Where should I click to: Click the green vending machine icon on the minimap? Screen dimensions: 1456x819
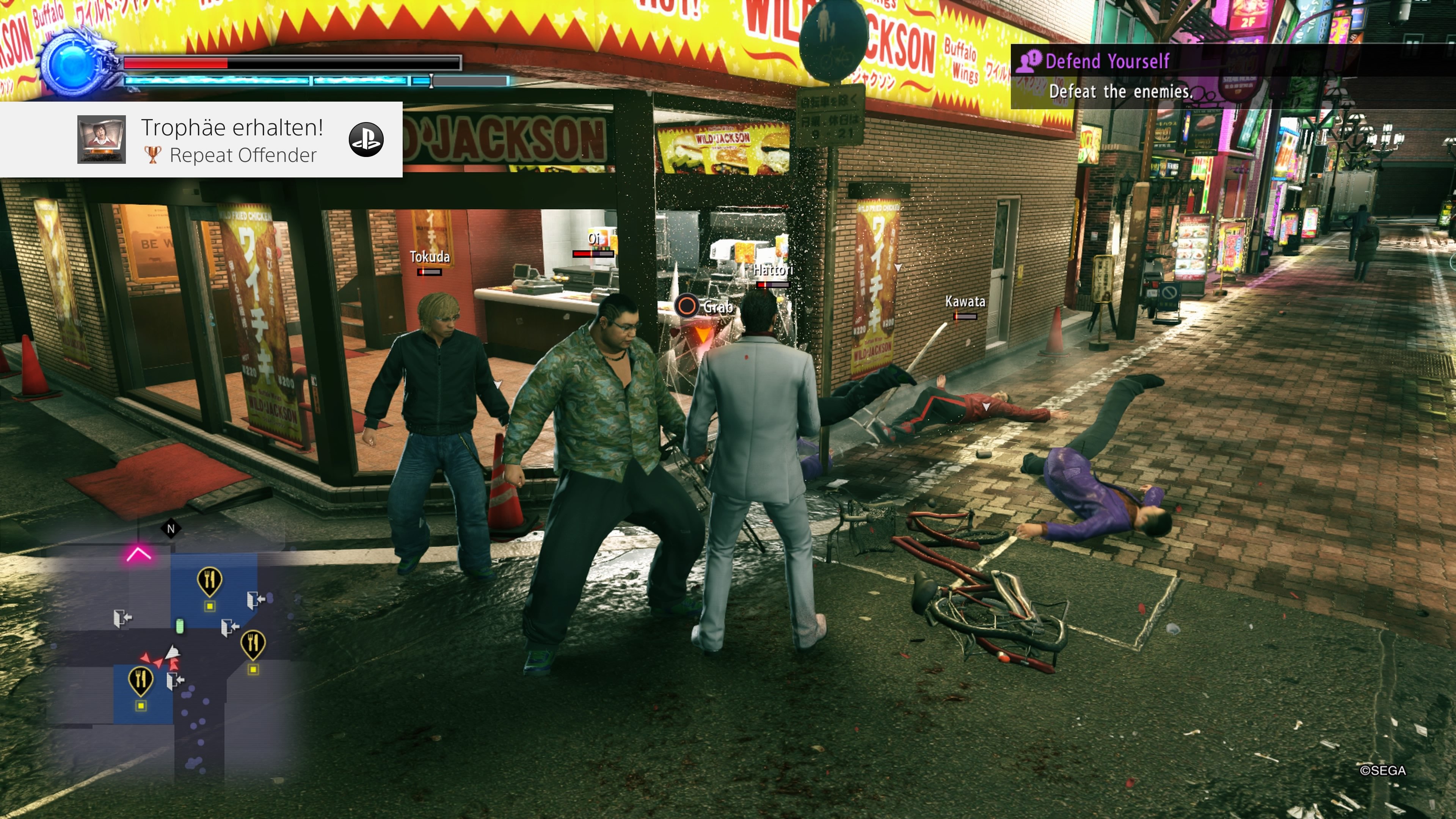click(x=180, y=626)
